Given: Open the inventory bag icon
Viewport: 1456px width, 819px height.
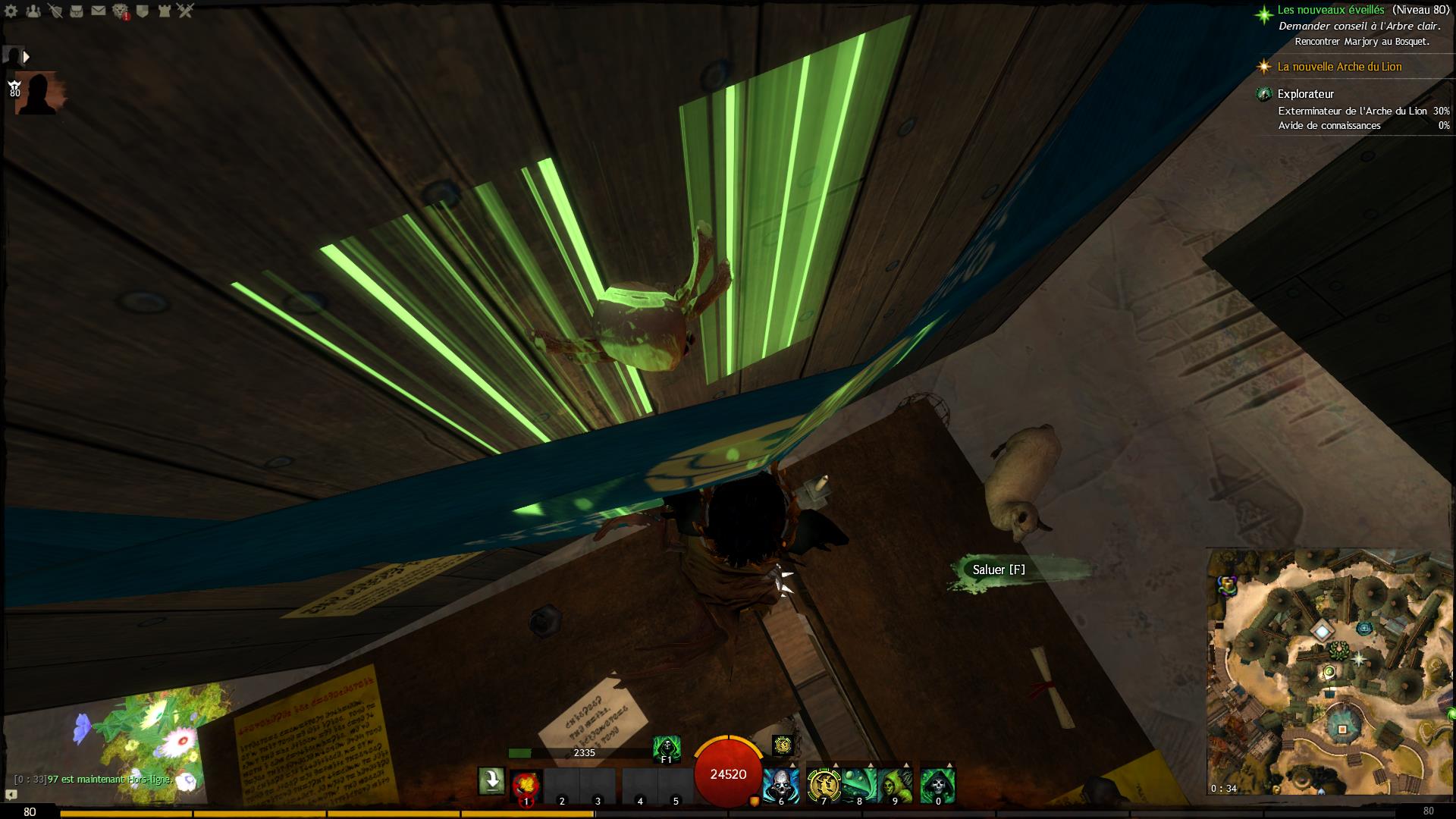Looking at the screenshot, I should [x=76, y=11].
